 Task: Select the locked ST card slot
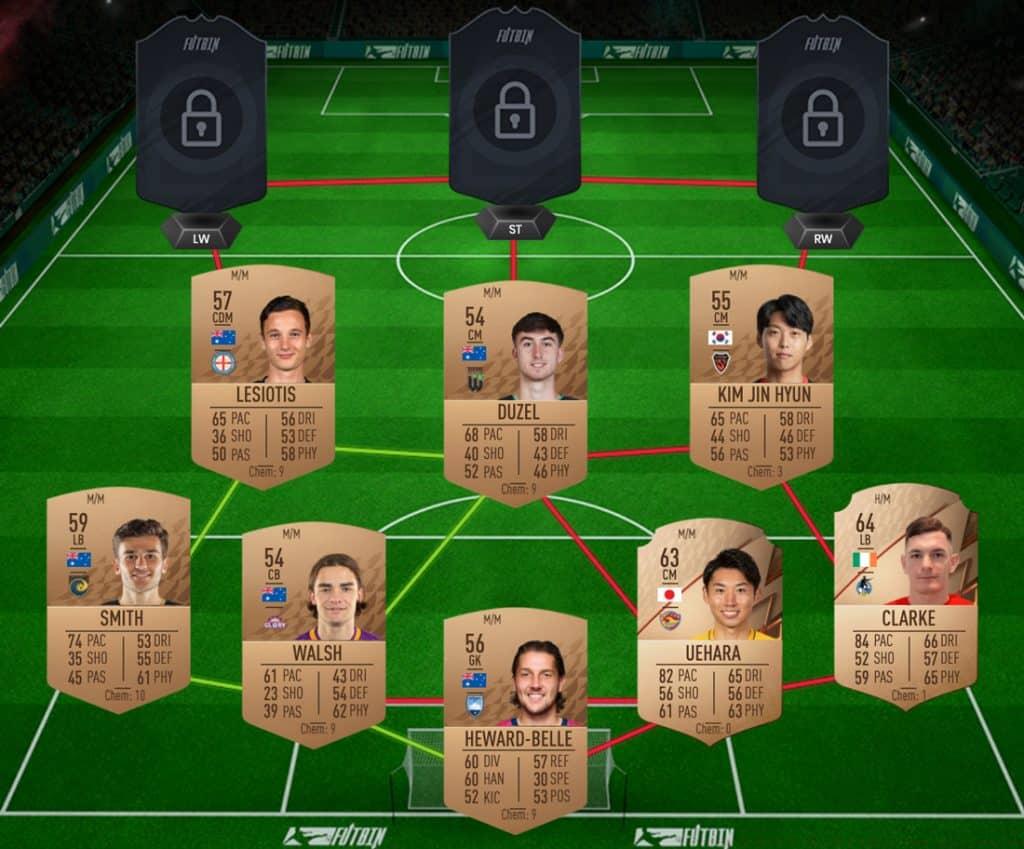pos(514,108)
